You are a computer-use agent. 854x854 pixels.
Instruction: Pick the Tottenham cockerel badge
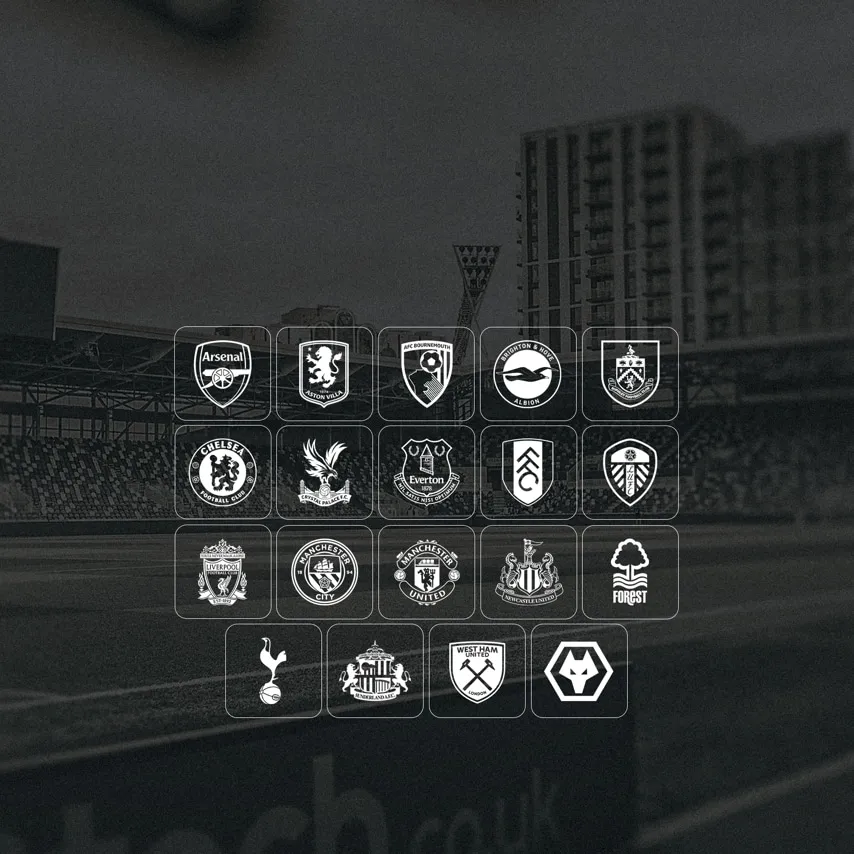pos(273,671)
